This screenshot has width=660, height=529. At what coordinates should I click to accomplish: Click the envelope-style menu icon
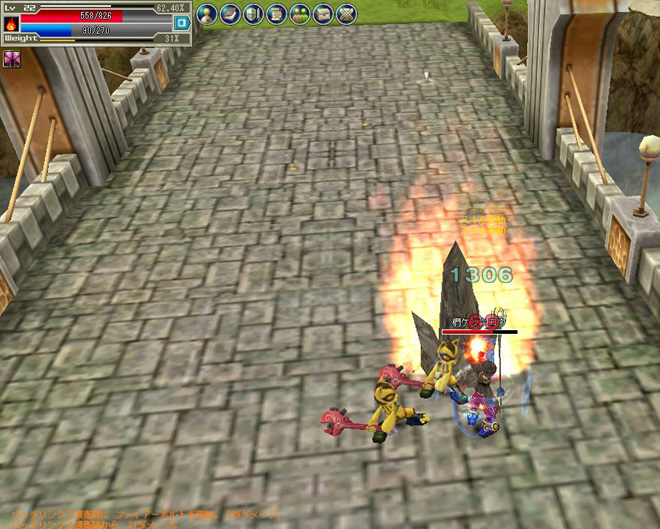(322, 14)
